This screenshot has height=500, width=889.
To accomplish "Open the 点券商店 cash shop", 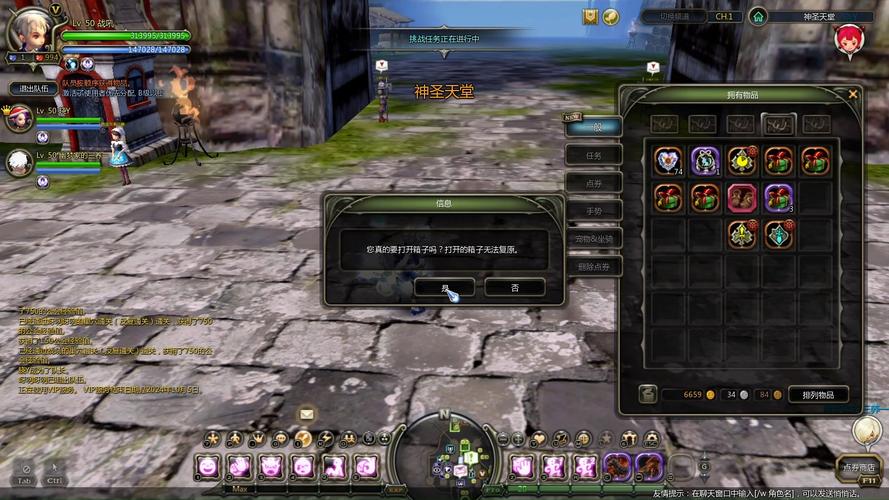I will [858, 467].
